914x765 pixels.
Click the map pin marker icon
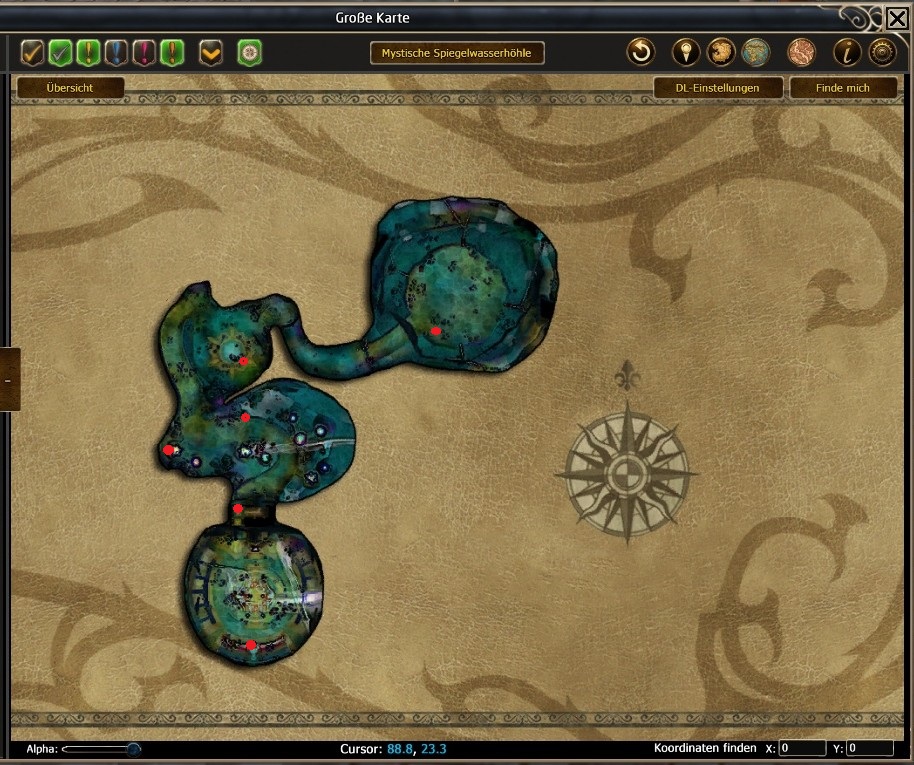point(686,52)
